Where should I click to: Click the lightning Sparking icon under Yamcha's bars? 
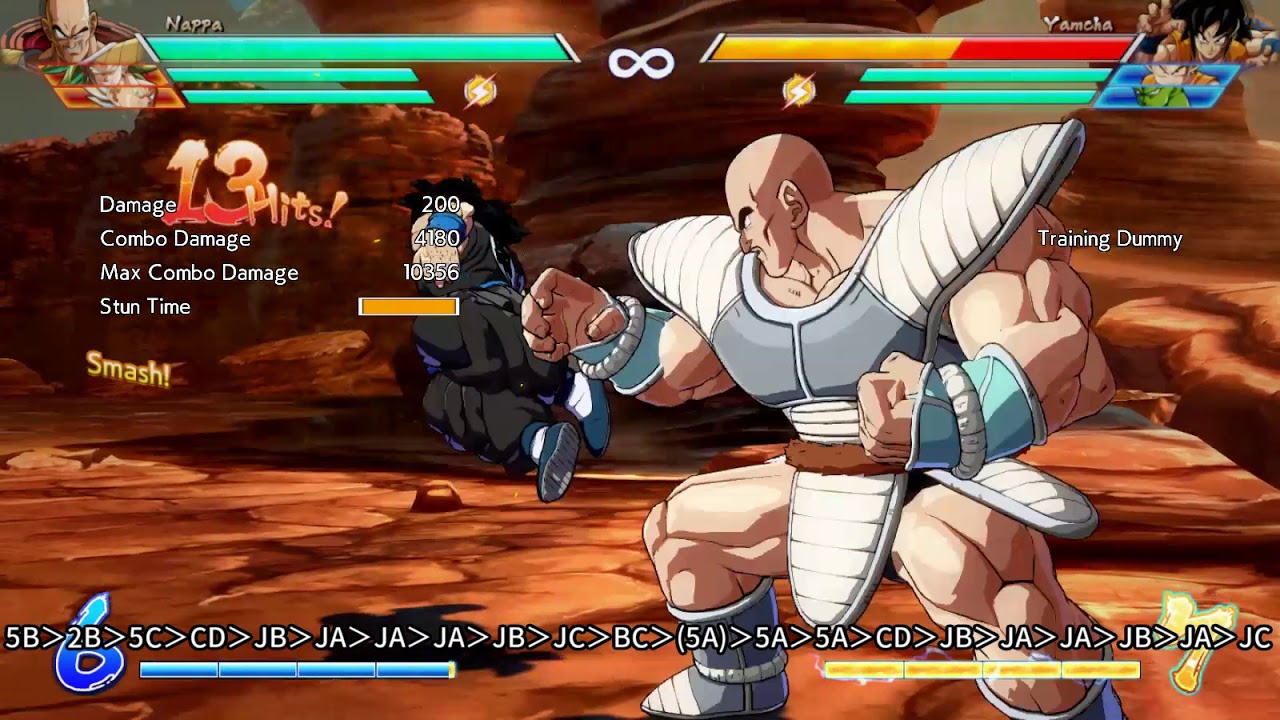tap(798, 88)
